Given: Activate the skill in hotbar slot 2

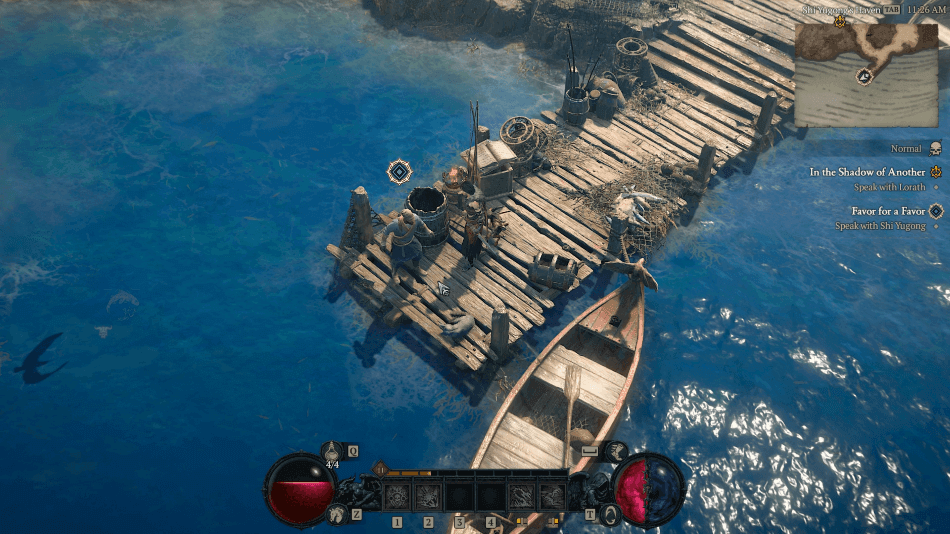Looking at the screenshot, I should point(428,495).
